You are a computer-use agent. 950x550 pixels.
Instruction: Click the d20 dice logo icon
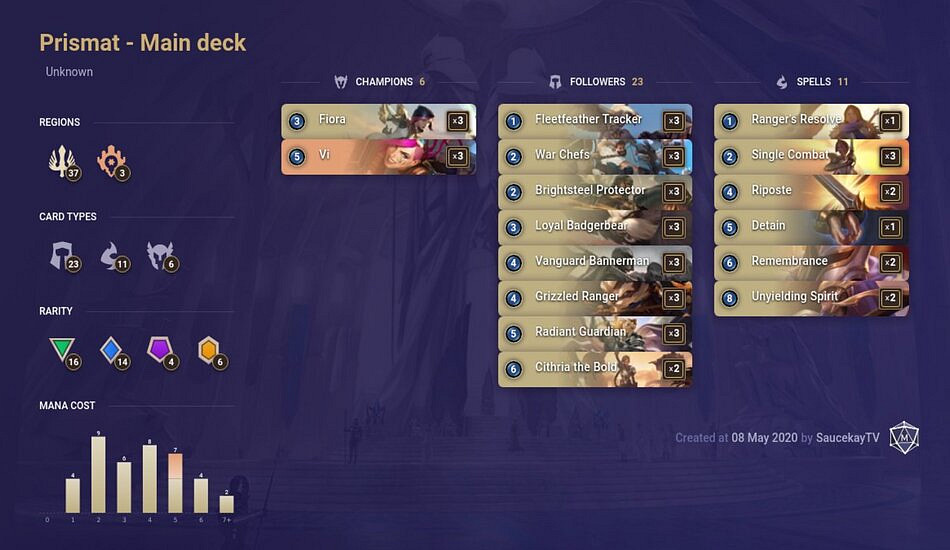(904, 437)
